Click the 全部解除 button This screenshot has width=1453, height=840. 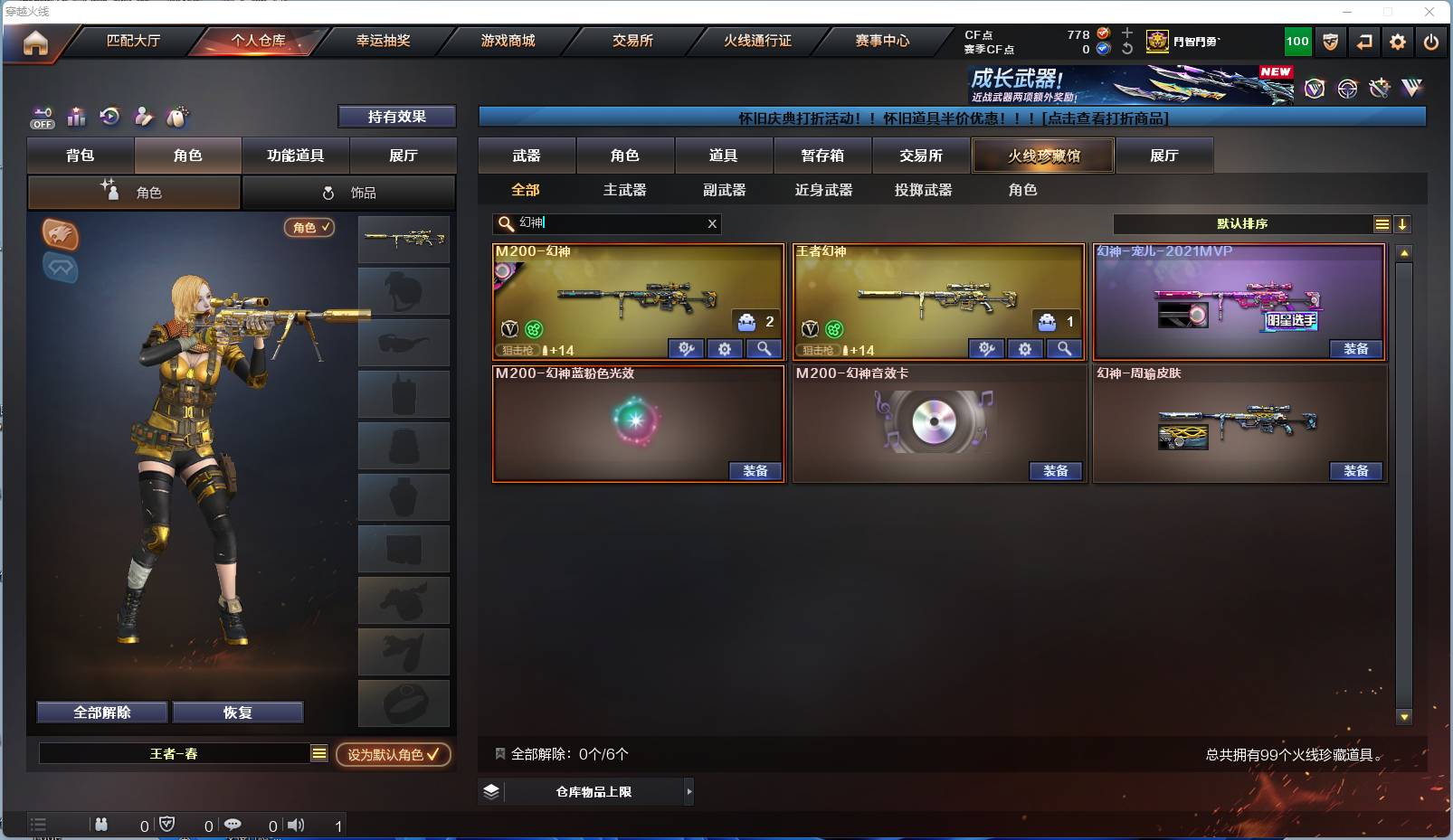pyautogui.click(x=100, y=712)
